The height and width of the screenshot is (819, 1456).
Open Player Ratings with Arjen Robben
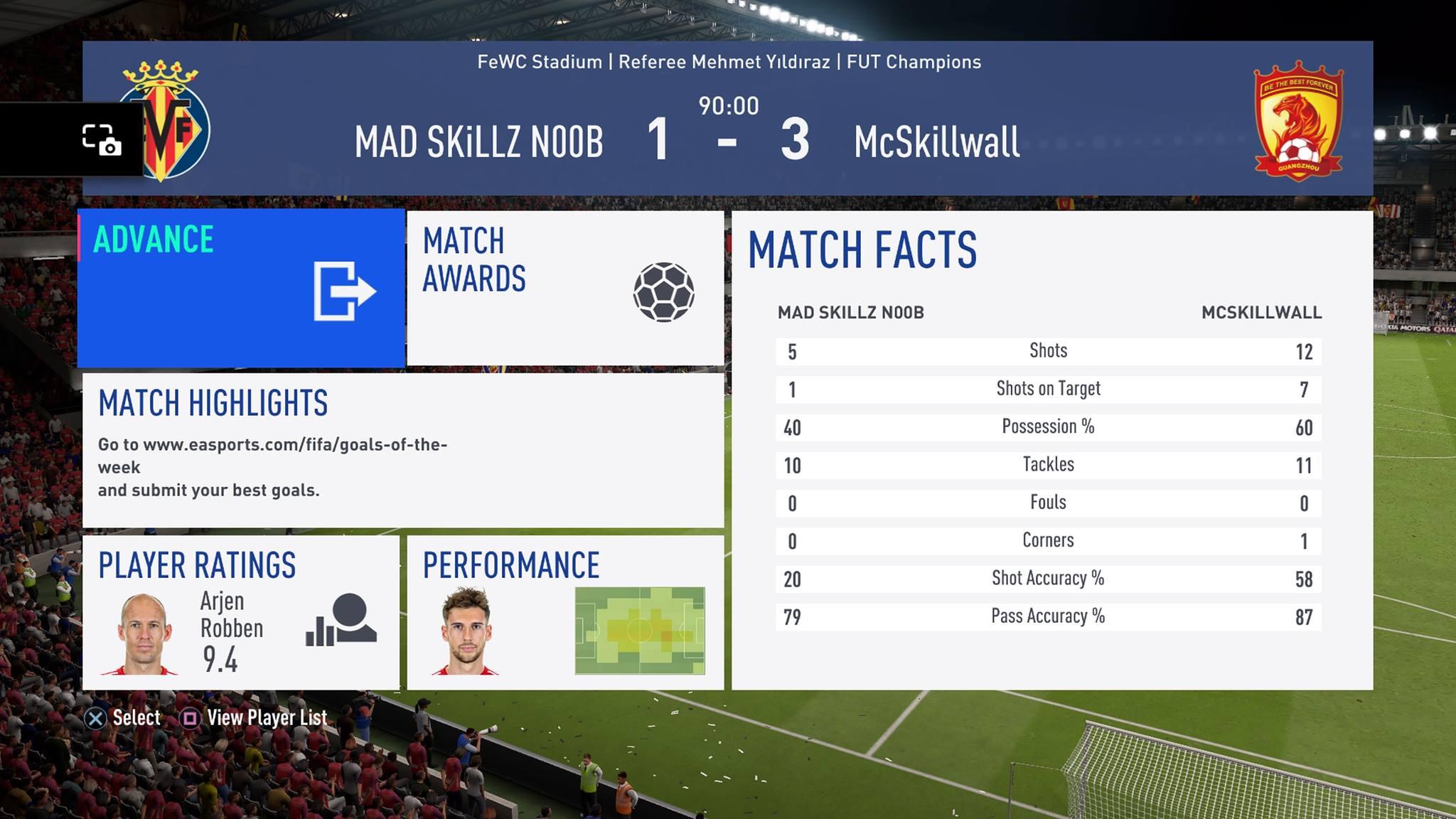coord(241,612)
